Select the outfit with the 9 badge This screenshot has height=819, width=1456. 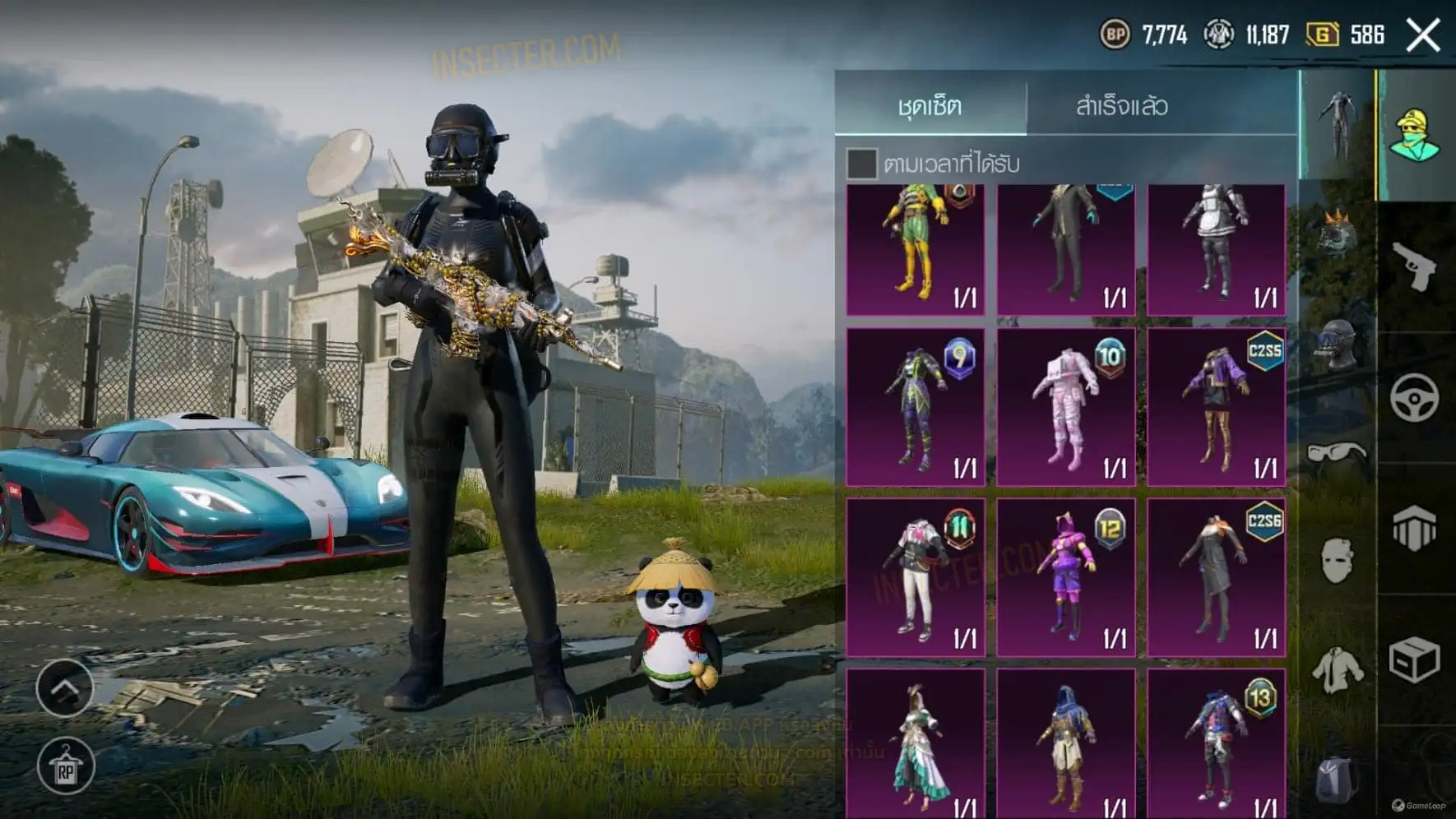(x=916, y=407)
